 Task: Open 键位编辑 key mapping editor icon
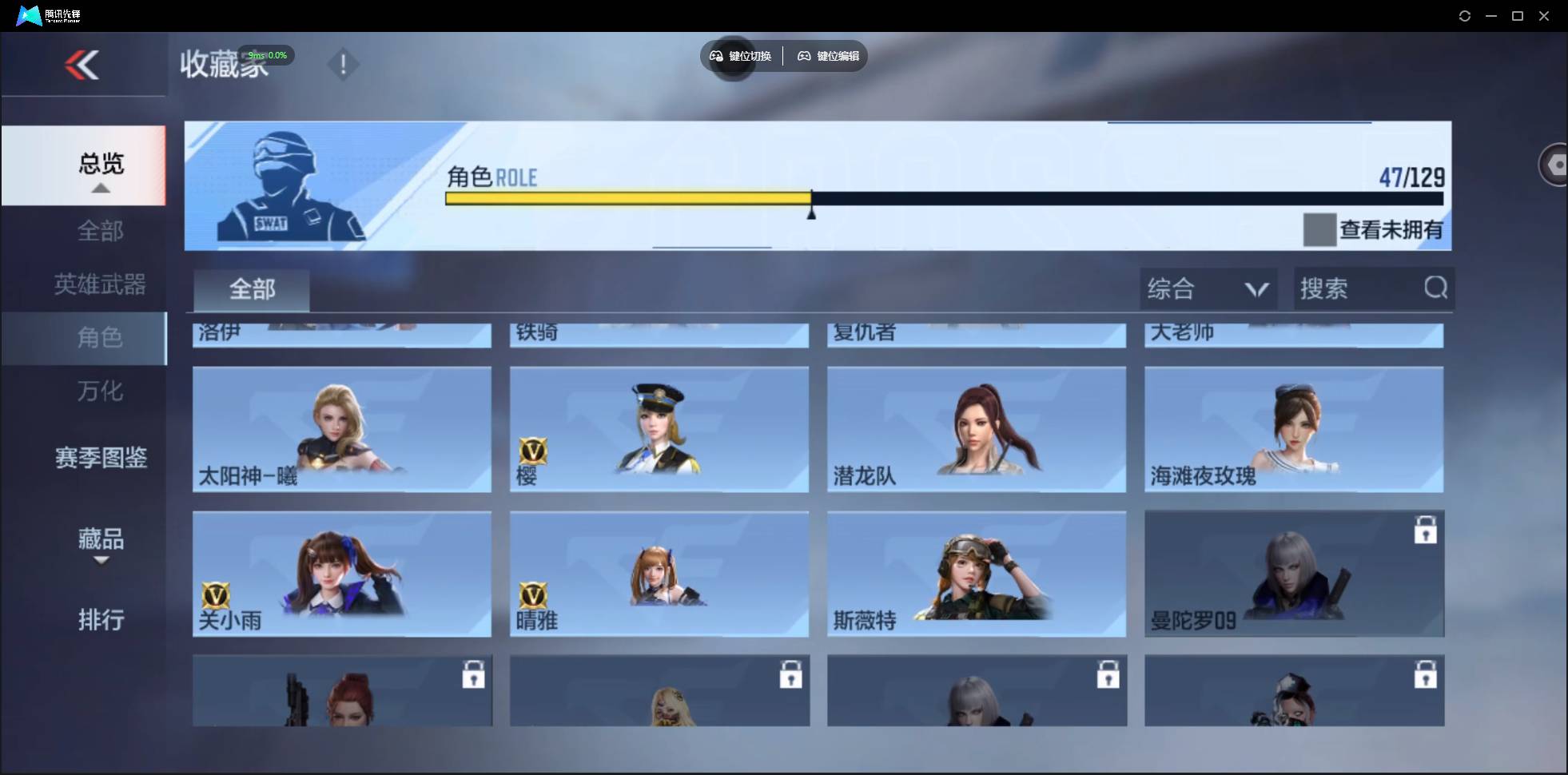point(804,56)
